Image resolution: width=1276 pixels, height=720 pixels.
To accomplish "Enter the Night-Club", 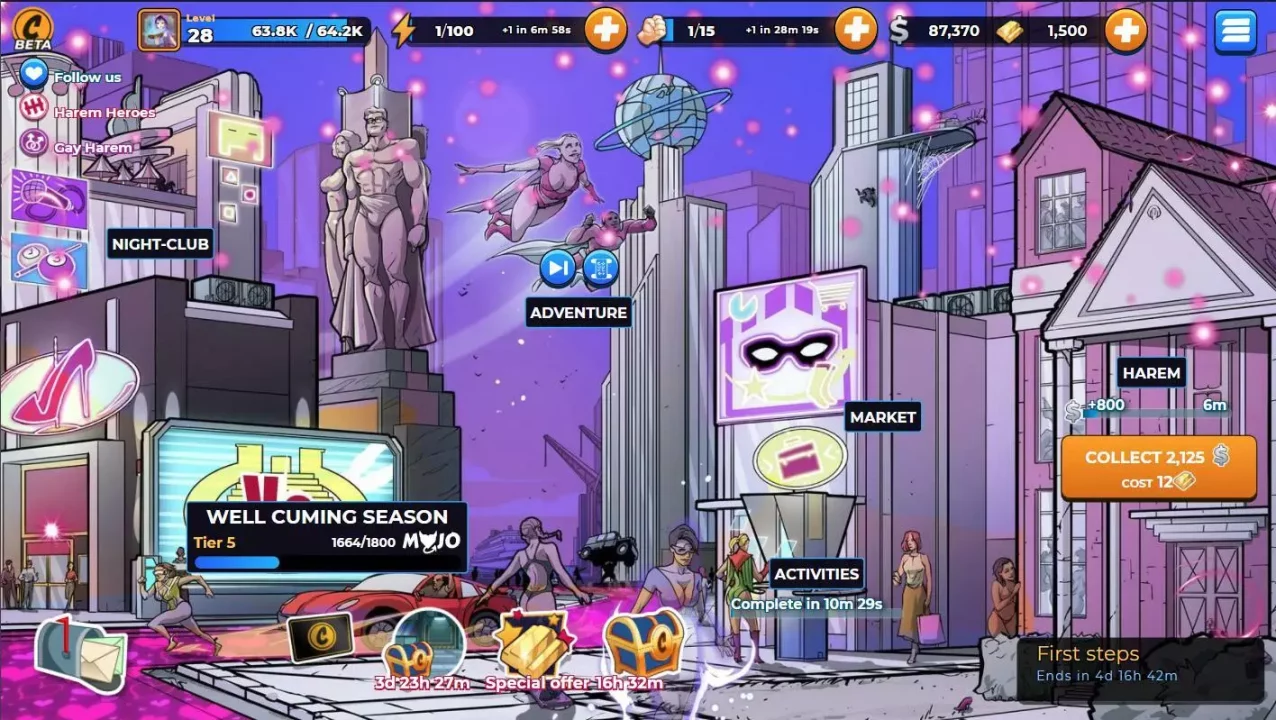I will click(x=160, y=244).
